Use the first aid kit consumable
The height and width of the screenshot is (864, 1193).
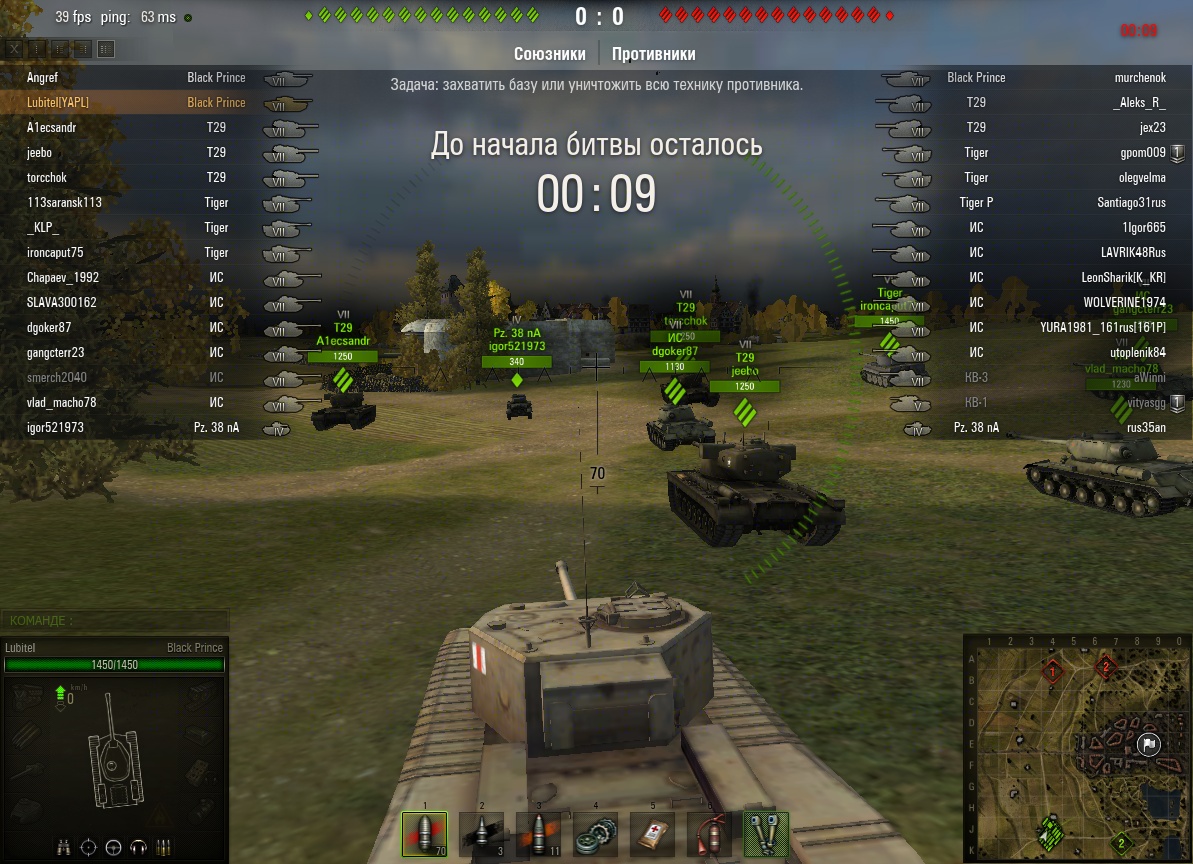tap(652, 834)
